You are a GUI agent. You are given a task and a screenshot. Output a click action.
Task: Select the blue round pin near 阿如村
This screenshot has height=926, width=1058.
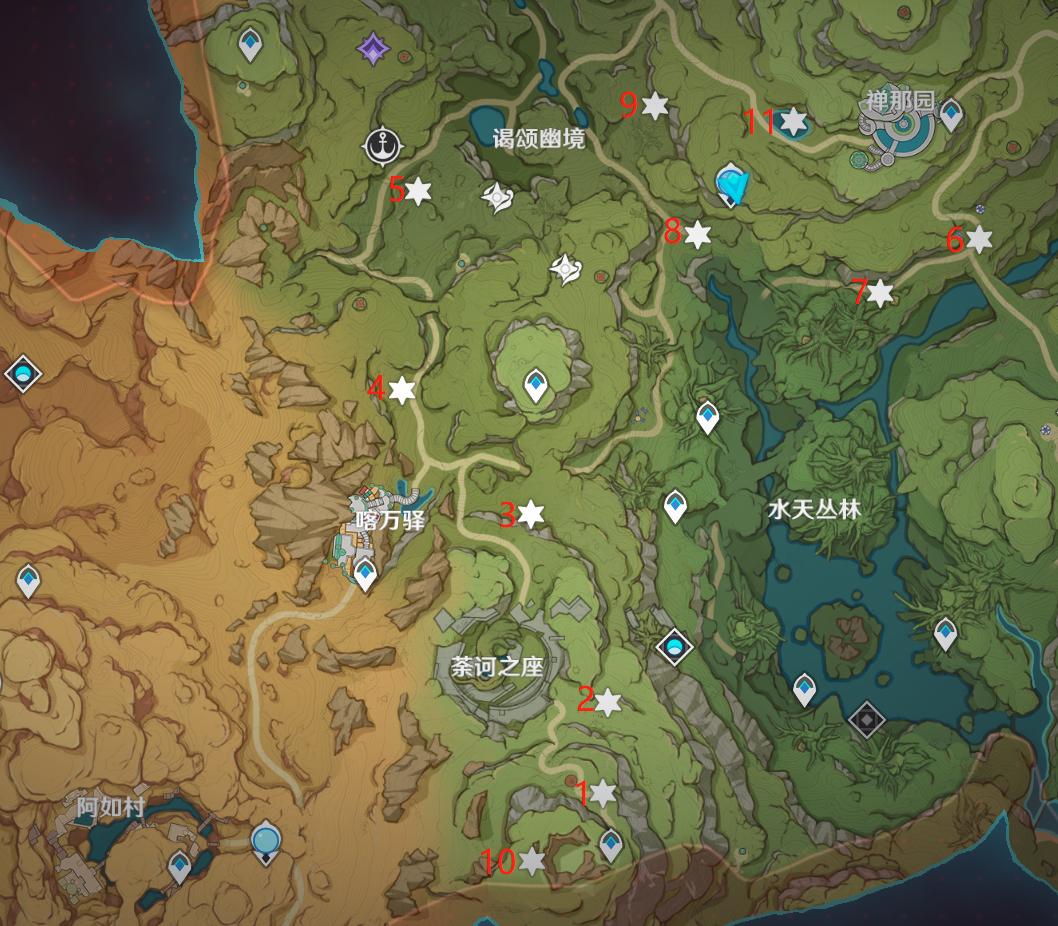265,838
